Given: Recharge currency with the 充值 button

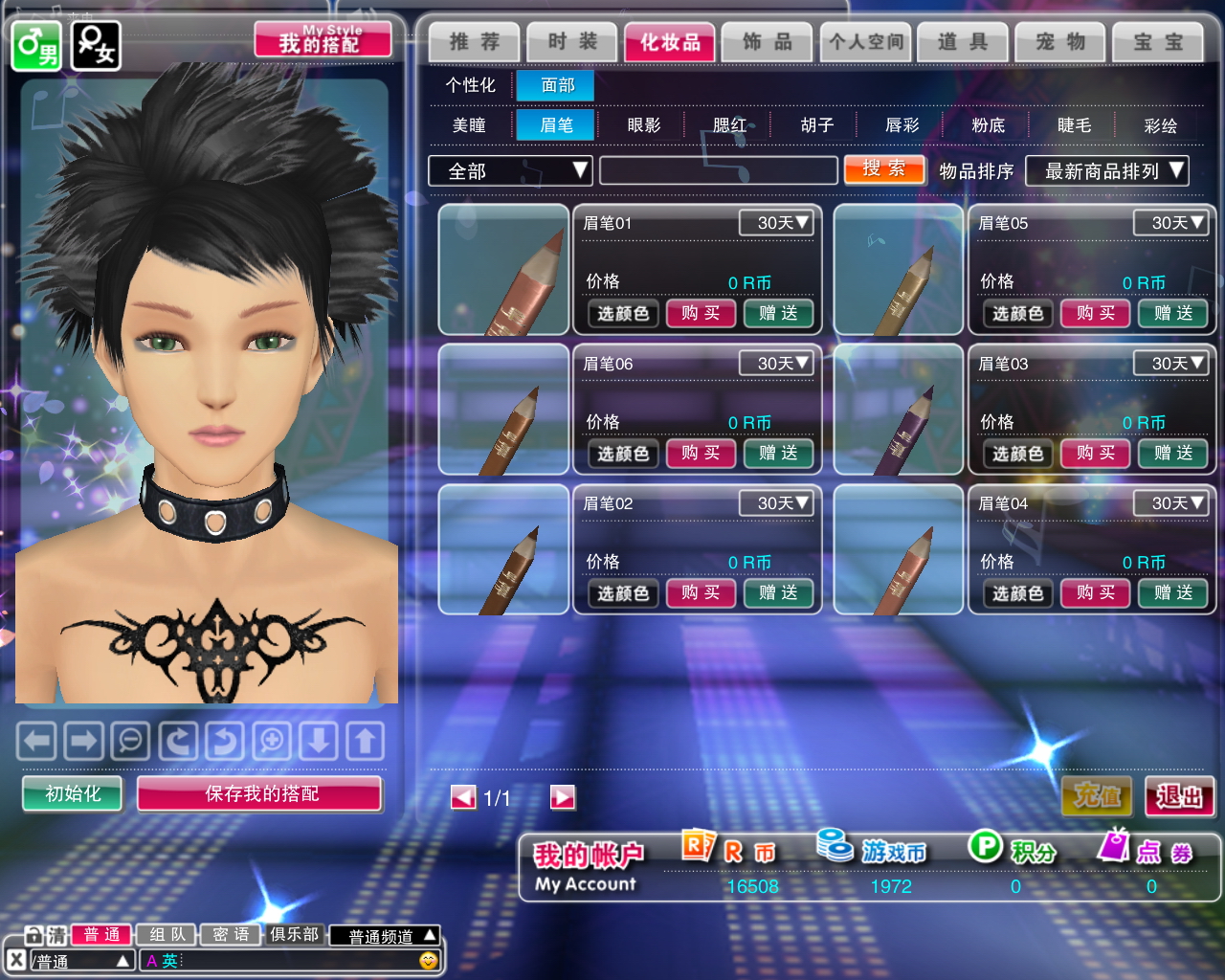Looking at the screenshot, I should tap(1097, 795).
